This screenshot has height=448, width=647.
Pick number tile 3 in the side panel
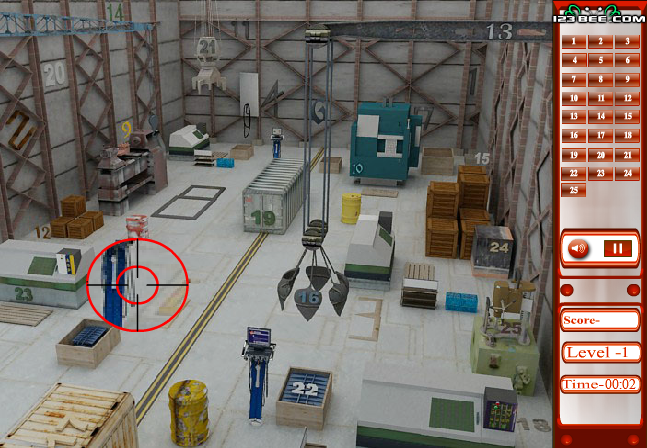point(626,42)
